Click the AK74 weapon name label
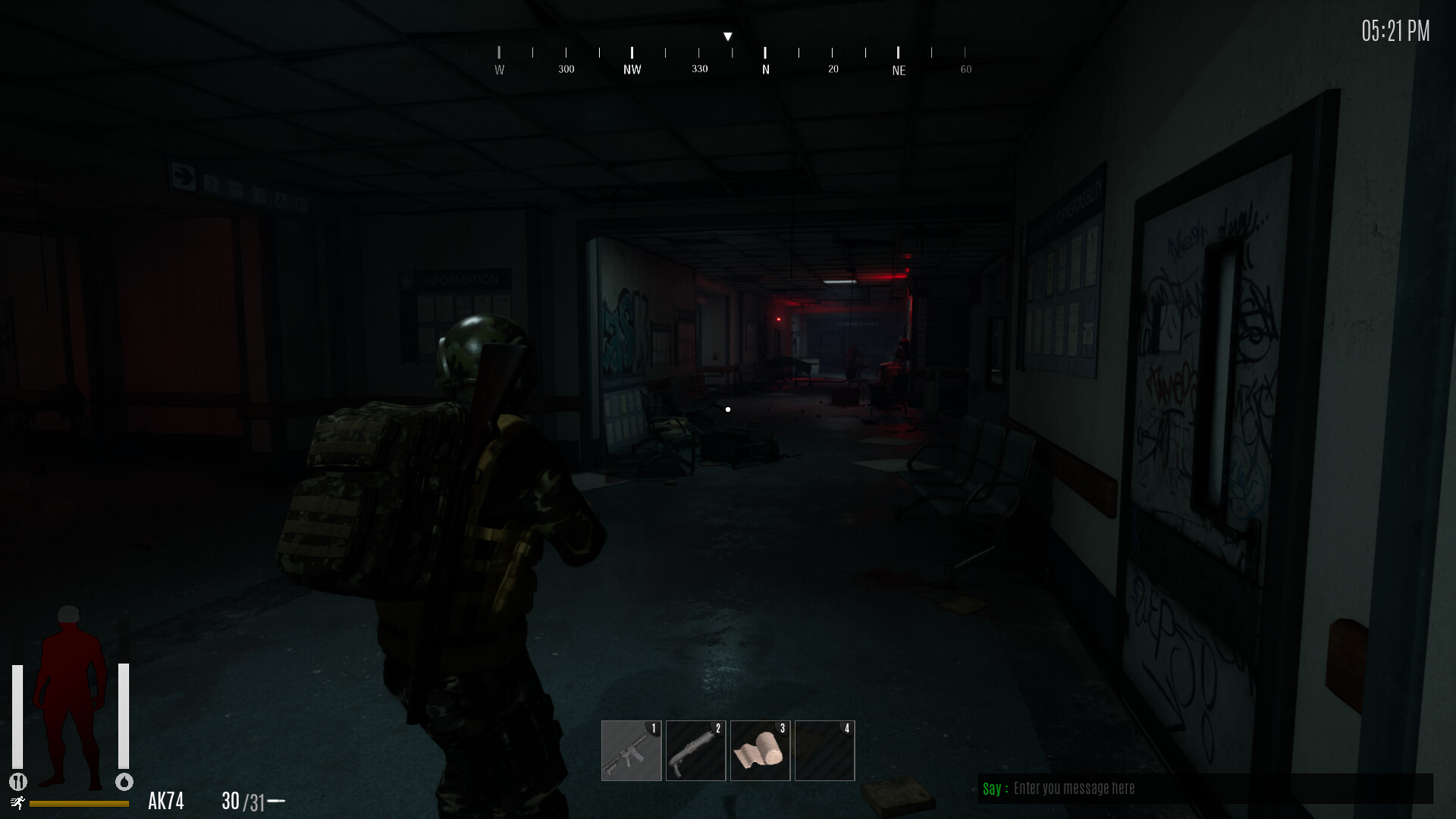 pos(168,799)
